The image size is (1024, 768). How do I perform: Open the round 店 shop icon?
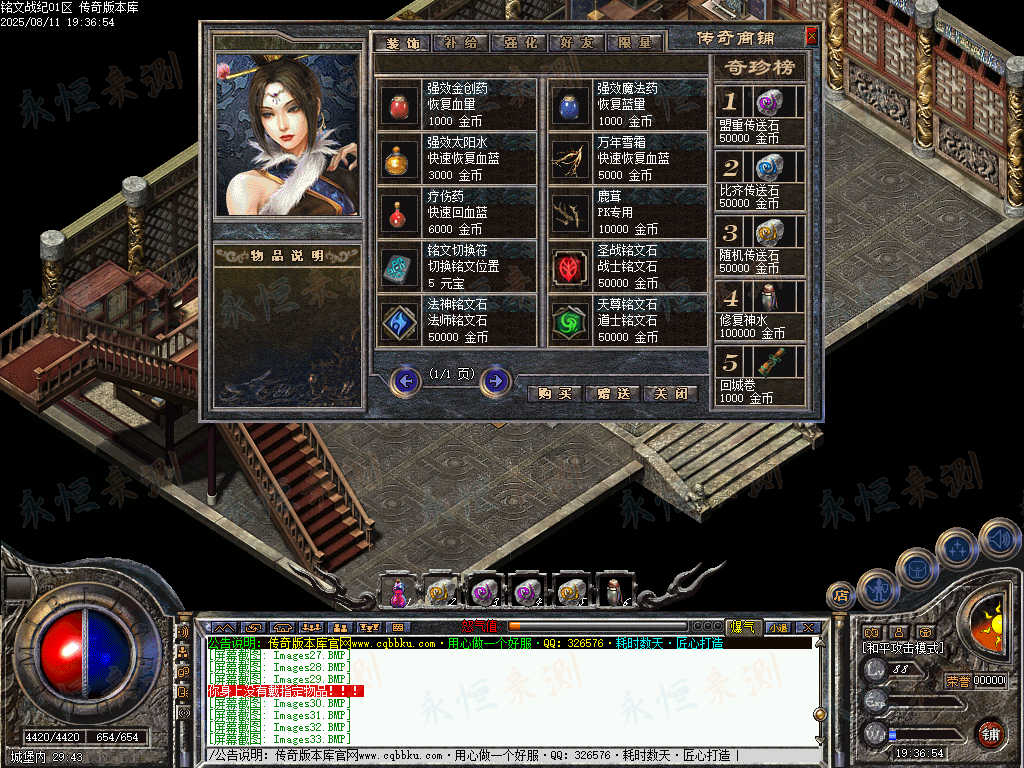tap(841, 596)
